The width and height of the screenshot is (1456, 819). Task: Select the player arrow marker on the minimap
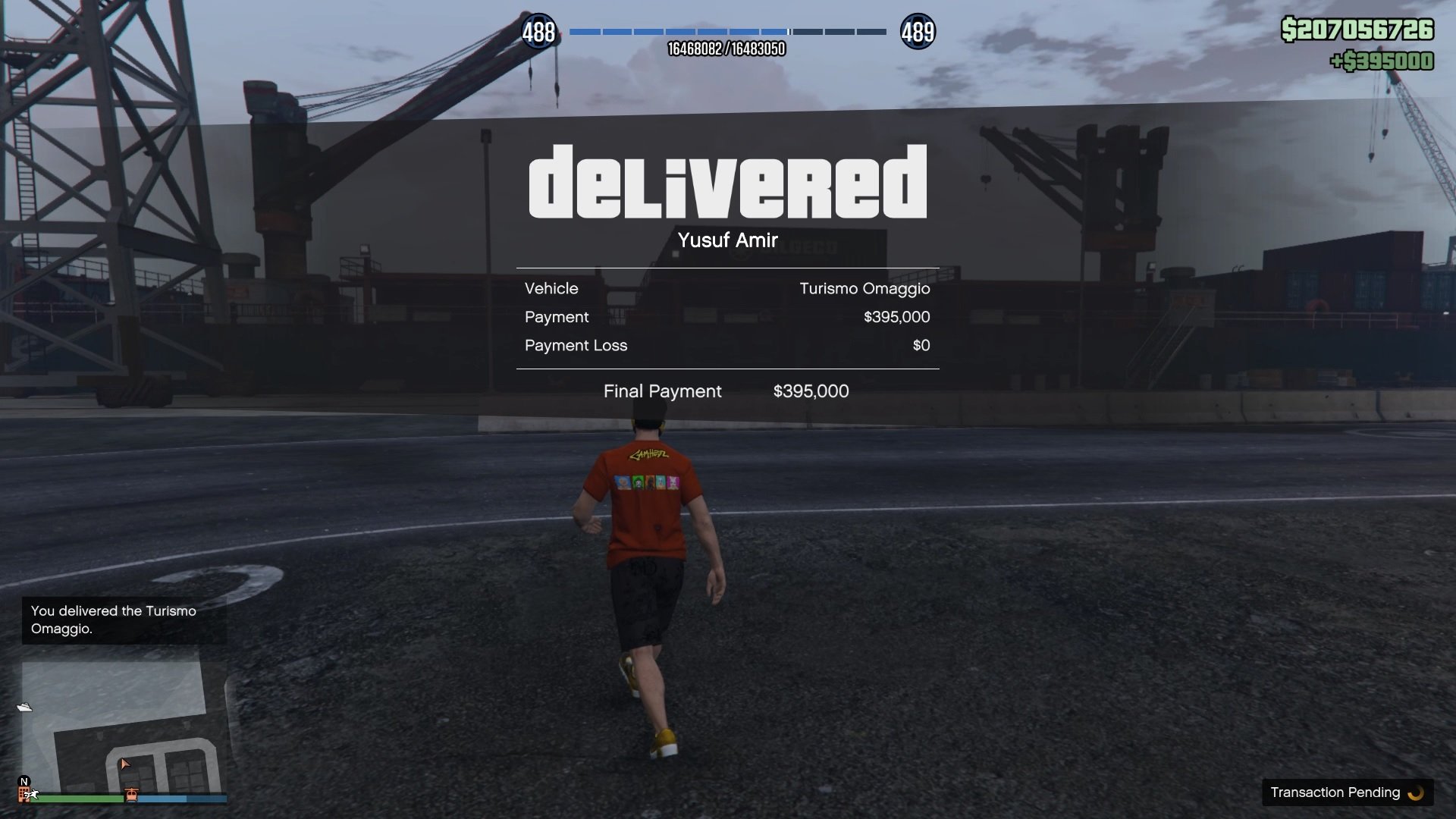click(x=125, y=764)
